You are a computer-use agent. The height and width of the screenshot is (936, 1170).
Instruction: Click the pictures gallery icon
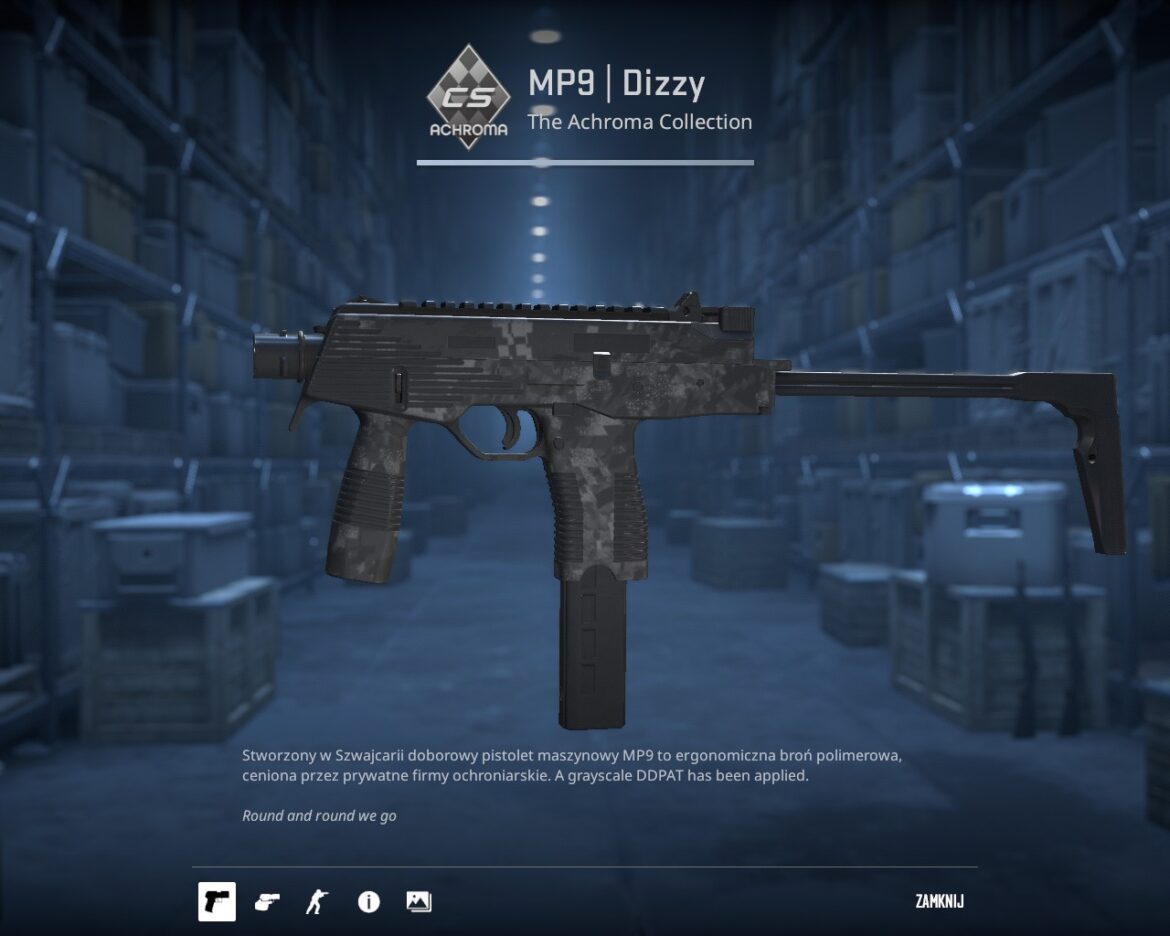click(x=419, y=902)
